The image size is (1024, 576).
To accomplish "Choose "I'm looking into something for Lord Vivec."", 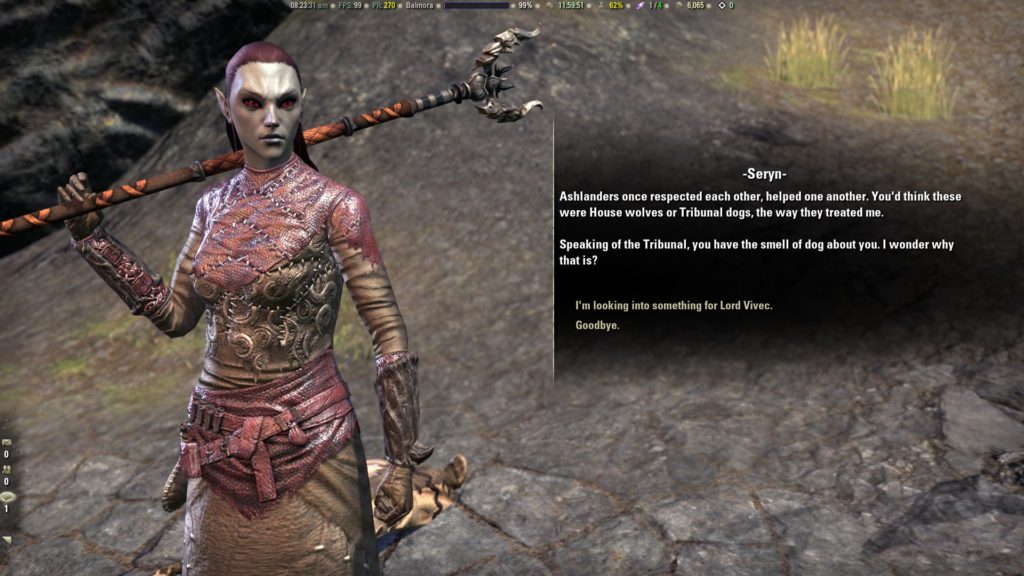I will click(x=673, y=306).
